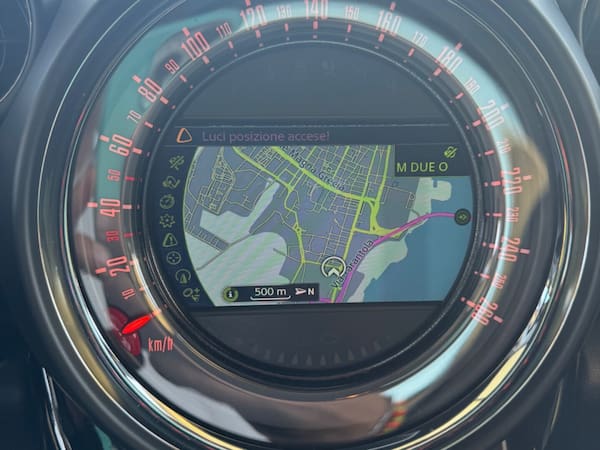The width and height of the screenshot is (600, 450).
Task: Open the green info "i" button
Action: pos(230,293)
